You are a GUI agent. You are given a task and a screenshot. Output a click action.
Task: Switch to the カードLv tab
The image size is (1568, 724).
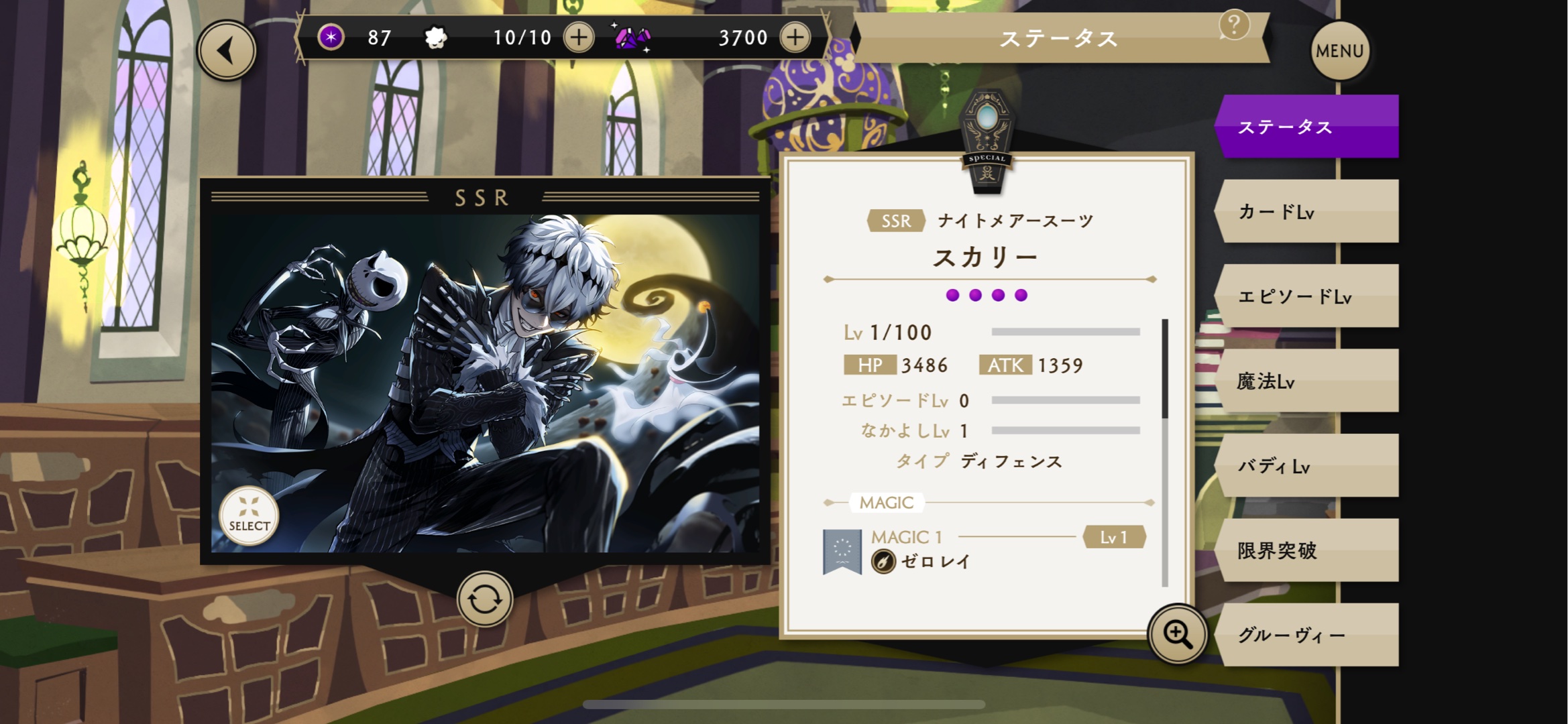pos(1308,212)
